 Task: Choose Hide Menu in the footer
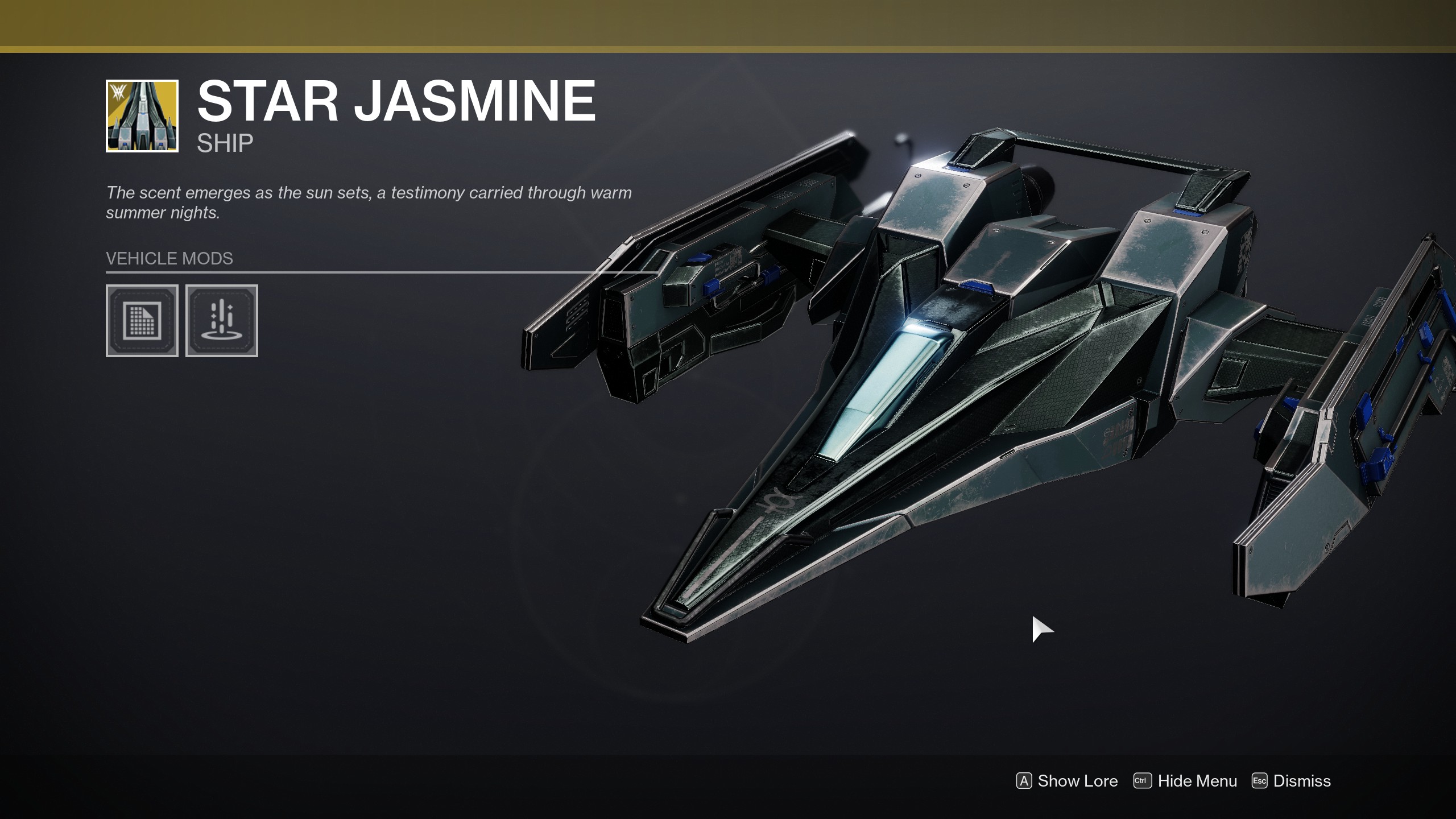(x=1186, y=781)
